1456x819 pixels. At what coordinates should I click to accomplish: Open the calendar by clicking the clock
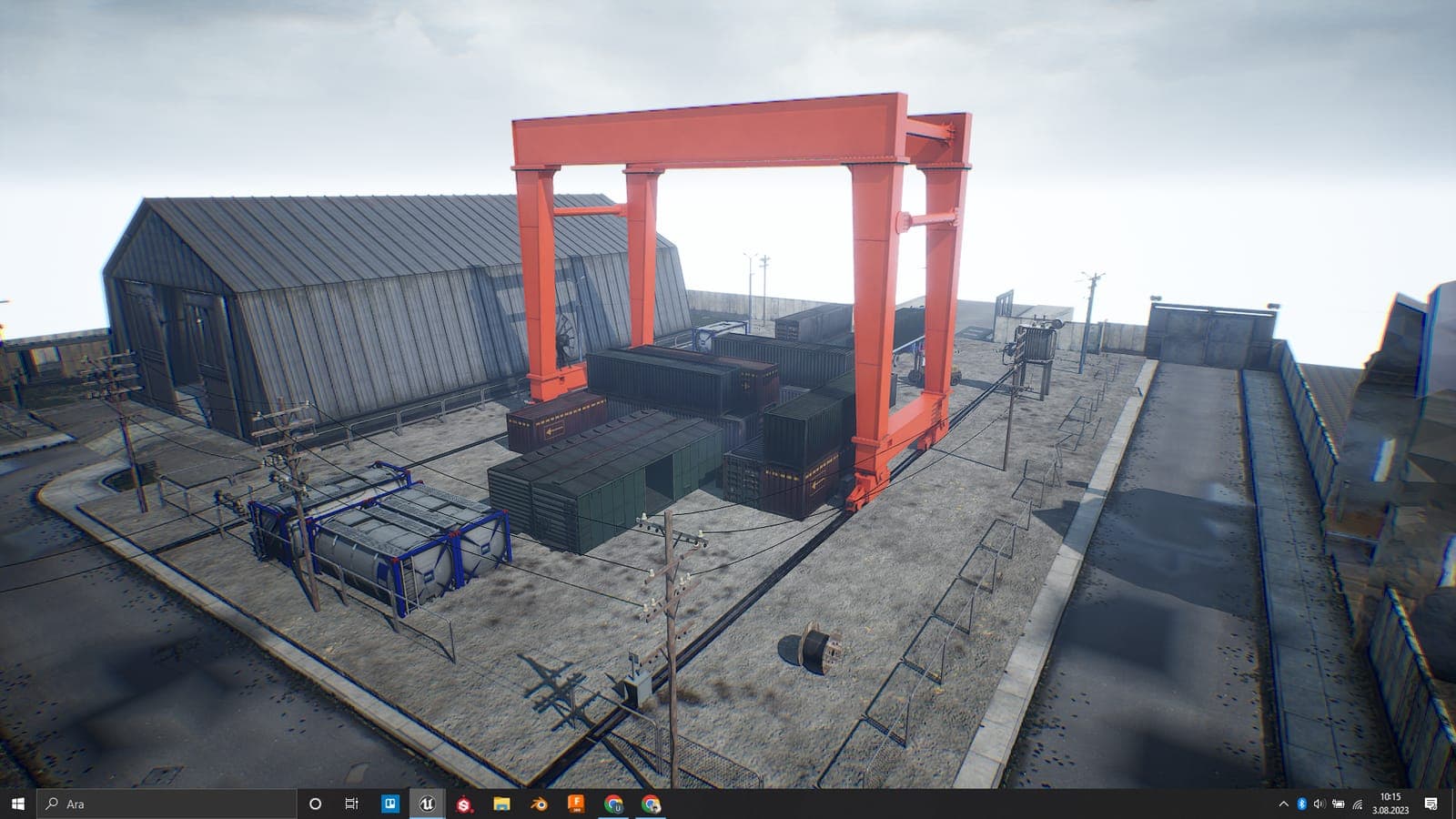pyautogui.click(x=1389, y=804)
